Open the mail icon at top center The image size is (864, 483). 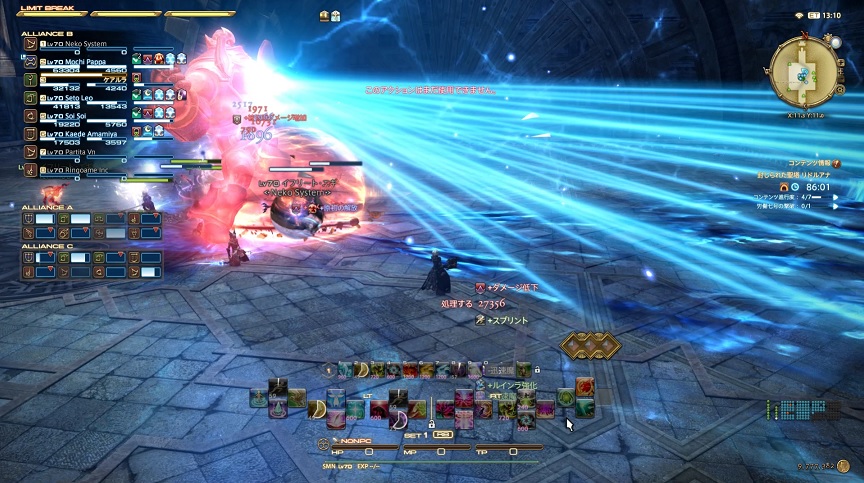coord(325,16)
